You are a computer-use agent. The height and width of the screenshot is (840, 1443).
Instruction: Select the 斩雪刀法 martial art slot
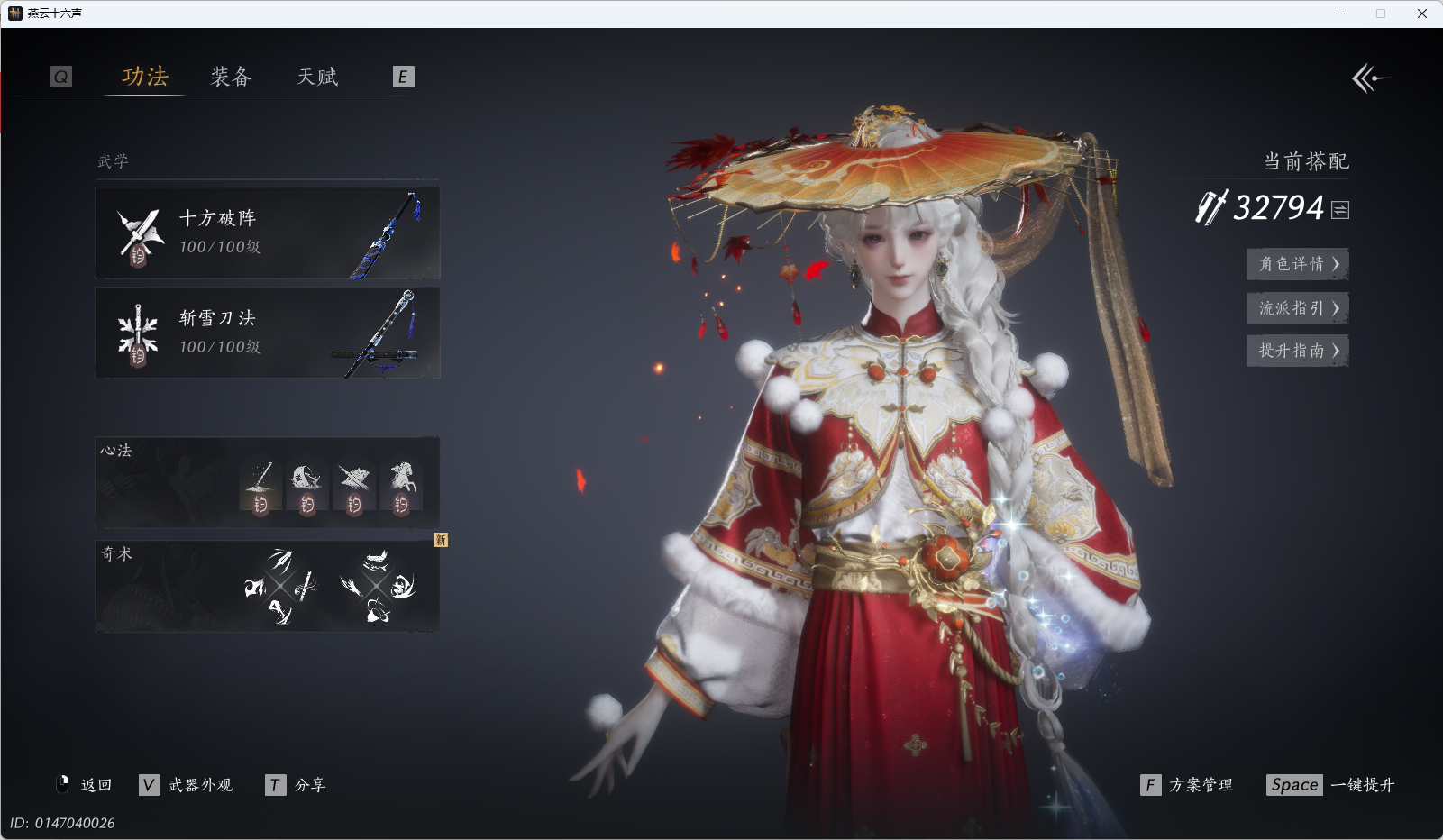tap(268, 333)
